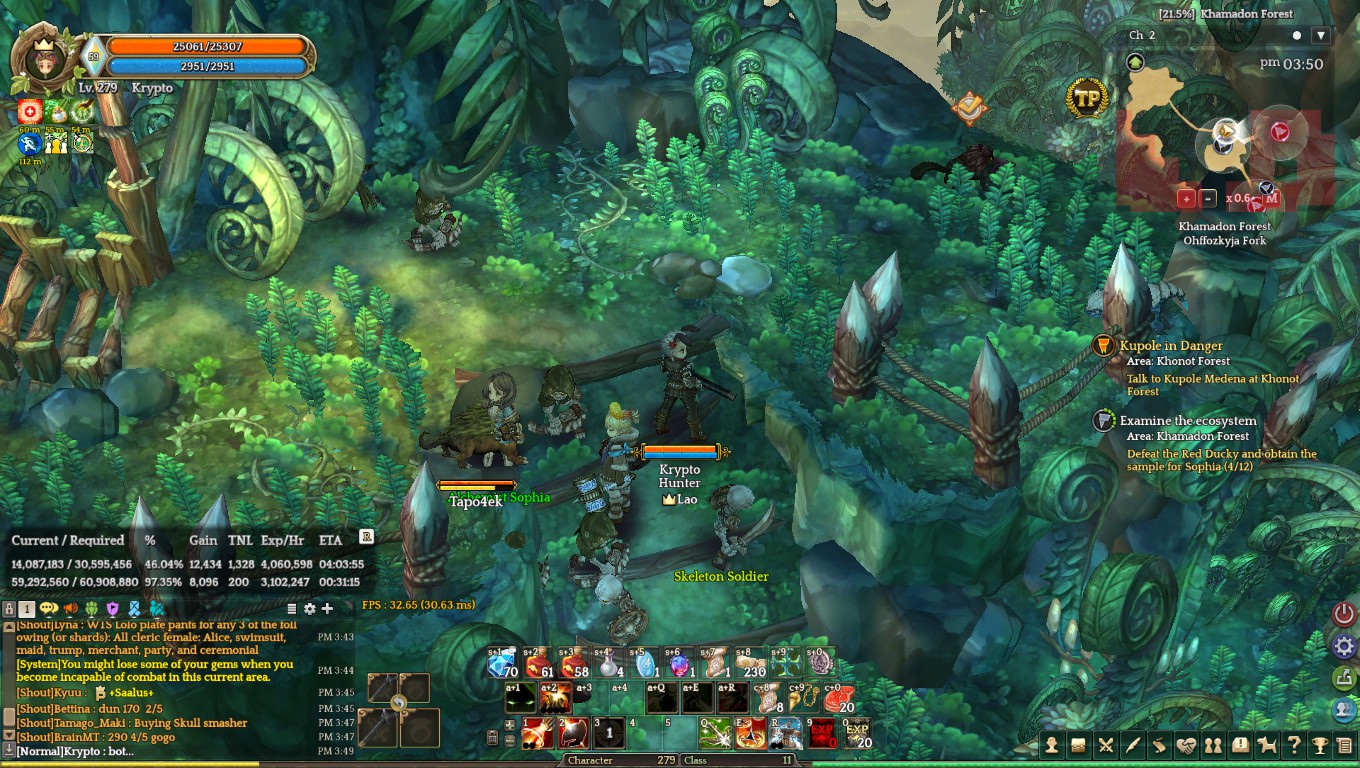Open the gear settings button

coord(1344,646)
